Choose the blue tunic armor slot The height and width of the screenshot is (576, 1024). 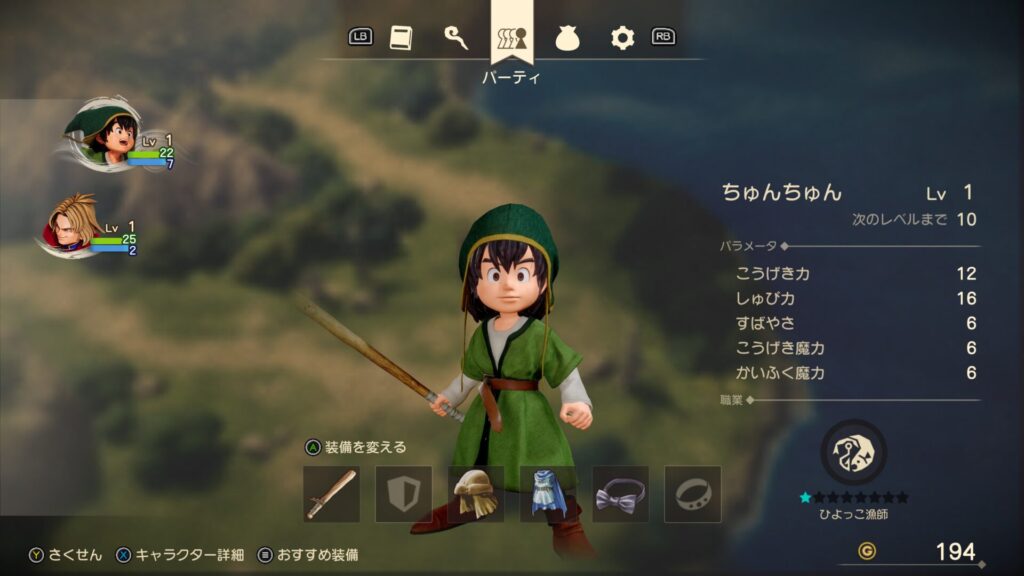pyautogui.click(x=548, y=494)
